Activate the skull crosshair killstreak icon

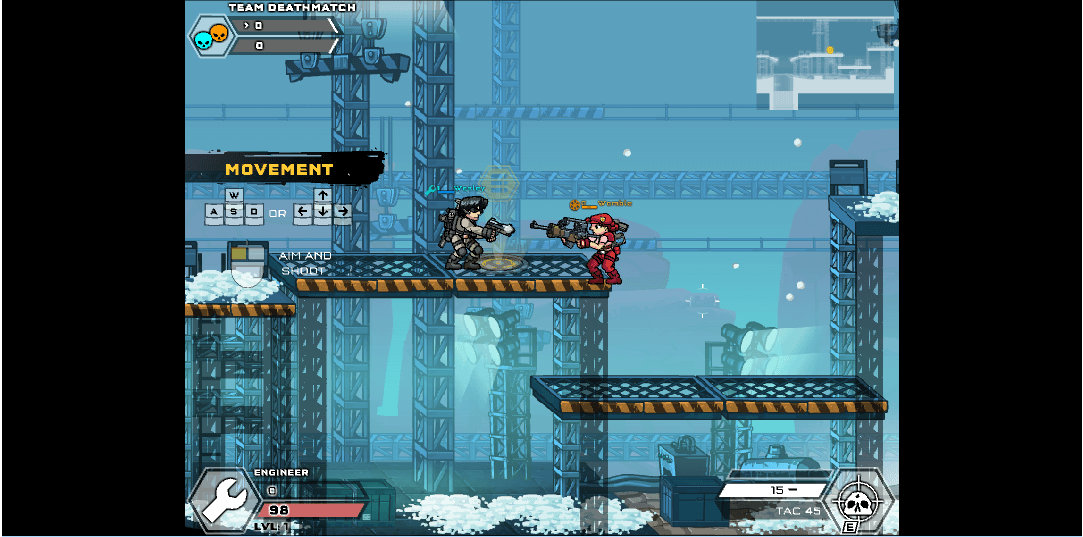857,499
